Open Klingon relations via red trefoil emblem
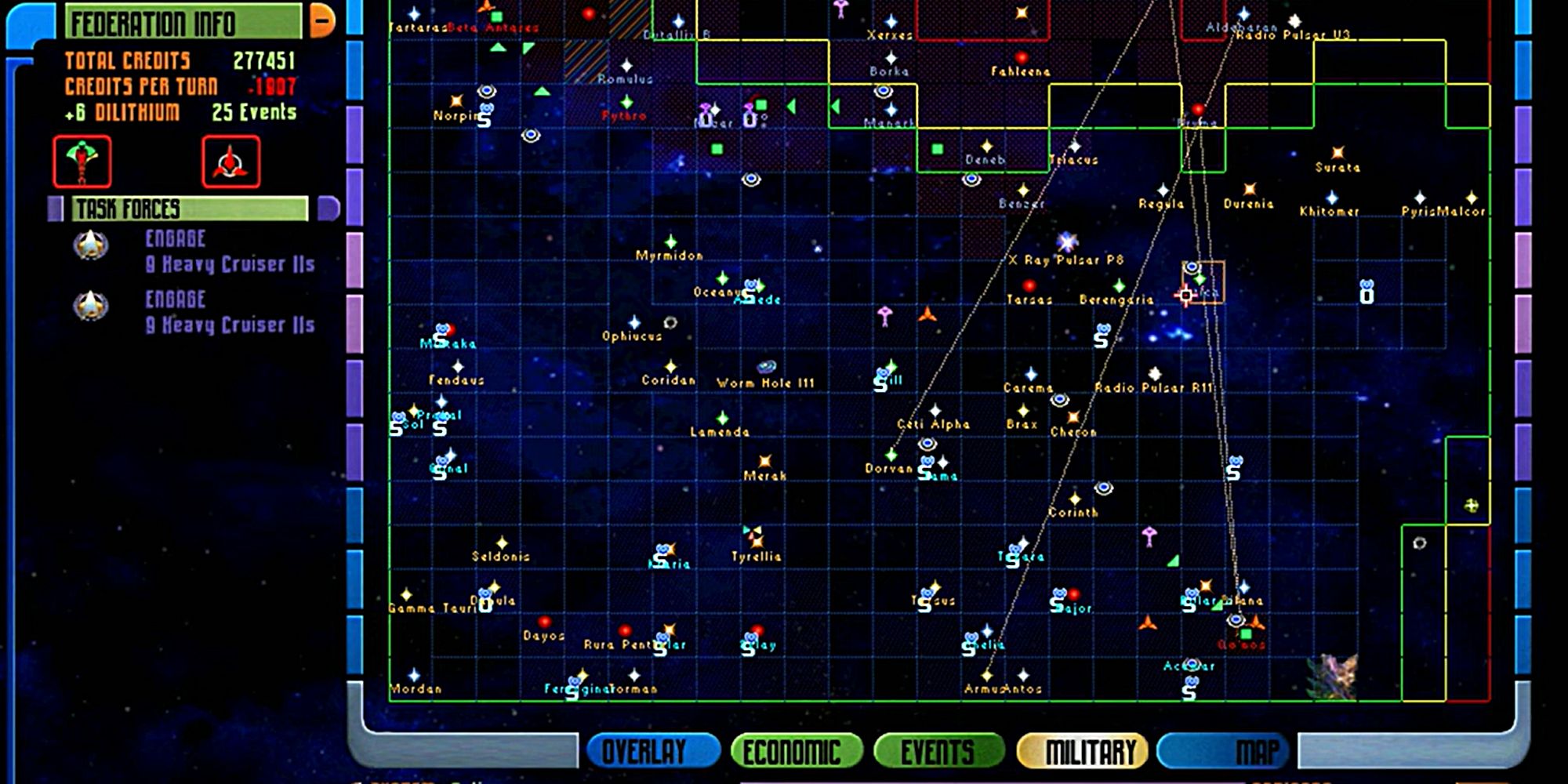The width and height of the screenshot is (1568, 784). [231, 163]
